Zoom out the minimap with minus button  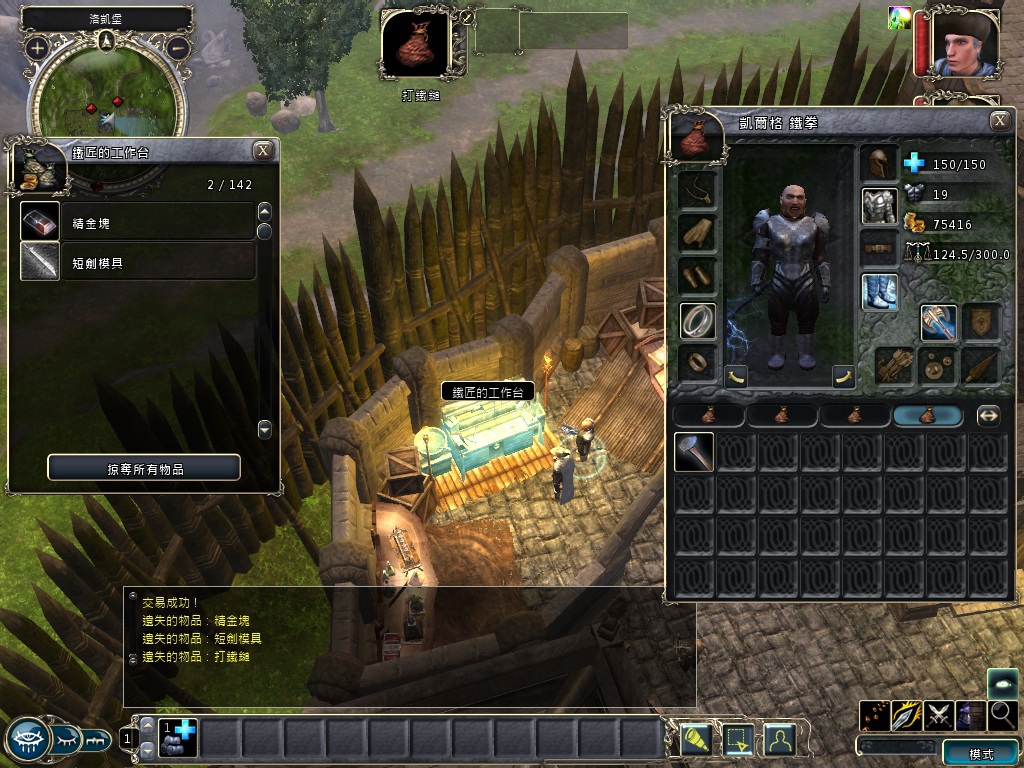[x=178, y=47]
